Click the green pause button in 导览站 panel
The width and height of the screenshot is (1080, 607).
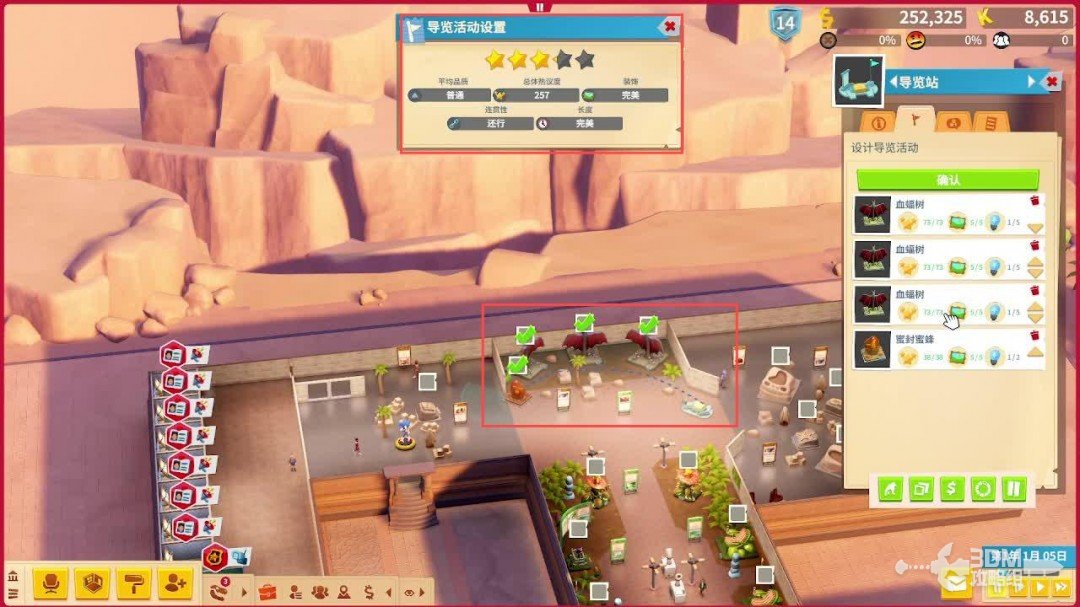click(x=1014, y=489)
